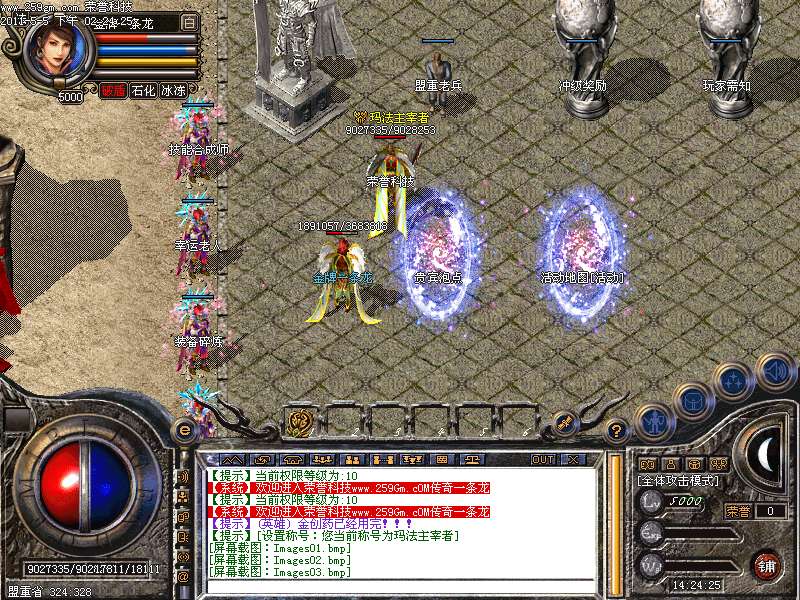This screenshot has width=800, height=600.
Task: Switch the 全体攻击模式 attack mode
Action: tap(676, 481)
